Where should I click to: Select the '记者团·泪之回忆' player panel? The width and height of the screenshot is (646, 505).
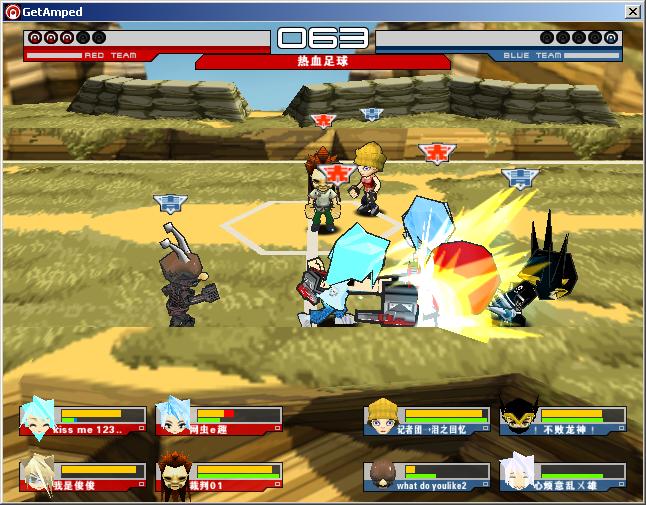[427, 419]
